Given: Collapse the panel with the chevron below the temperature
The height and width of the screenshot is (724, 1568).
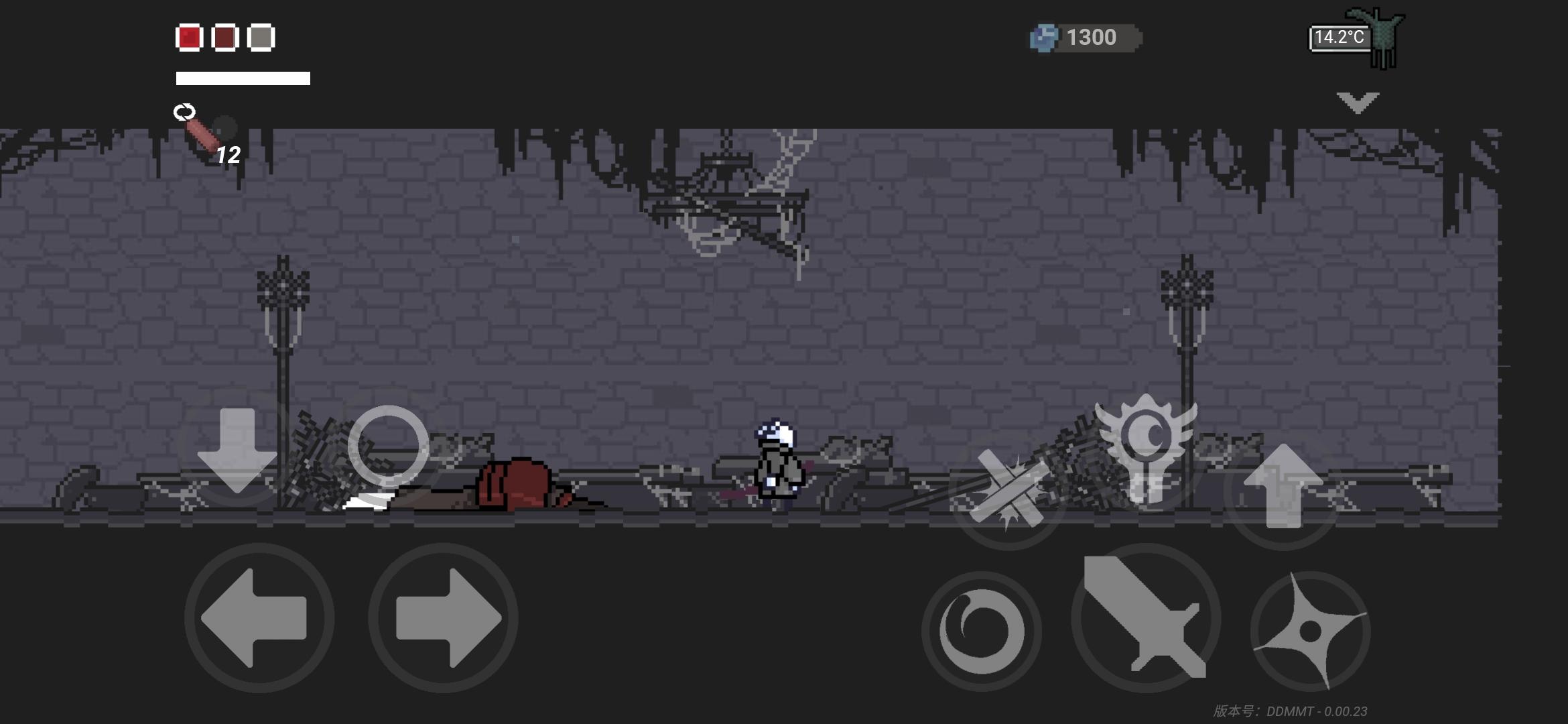Looking at the screenshot, I should (1358, 101).
